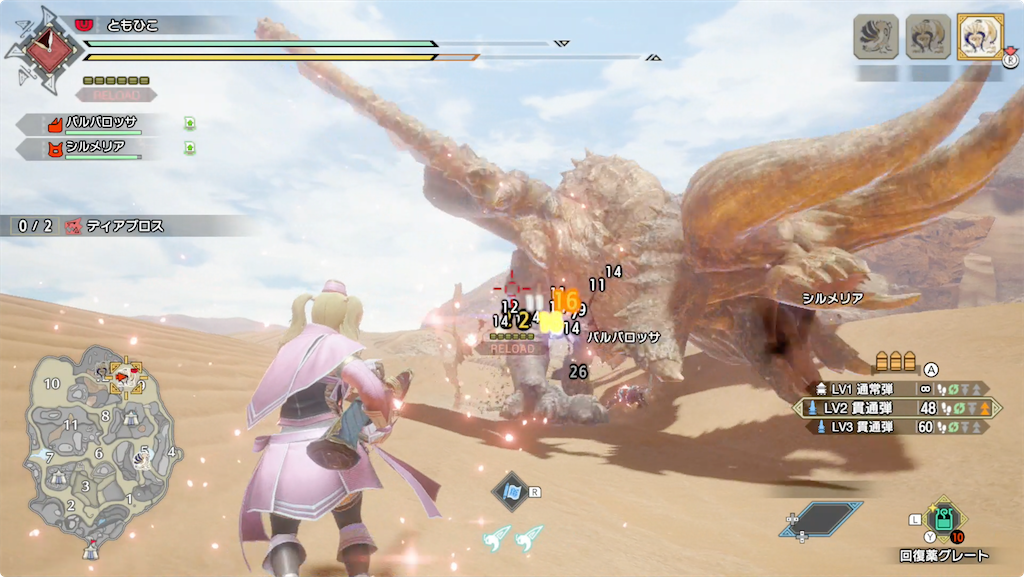Click the three-bullet loaded ammo icon
Viewport: 1024px width, 577px height.
[x=895, y=362]
